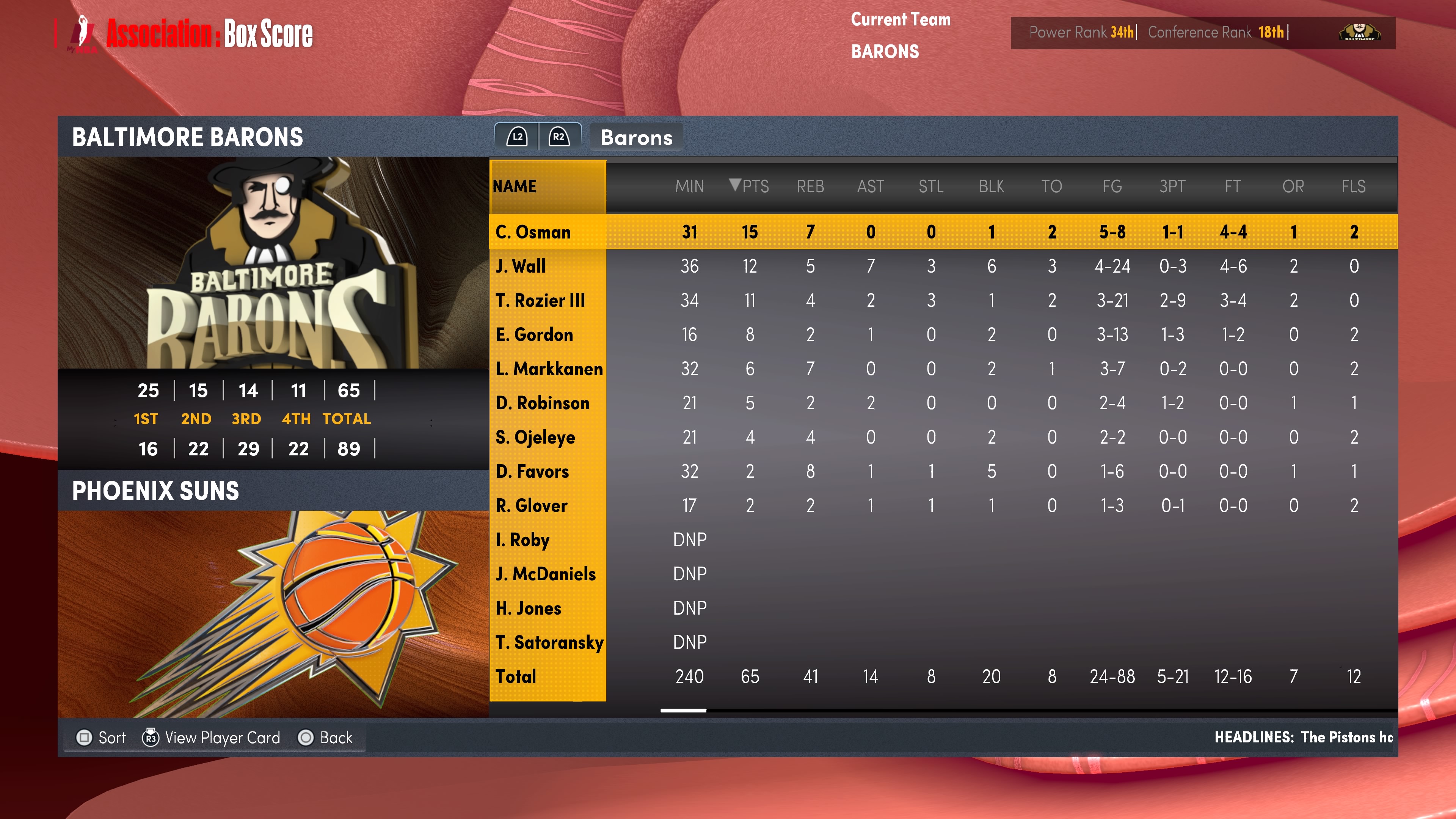Viewport: 1456px width, 819px height.
Task: Sort by the FG column header
Action: pos(1112,186)
